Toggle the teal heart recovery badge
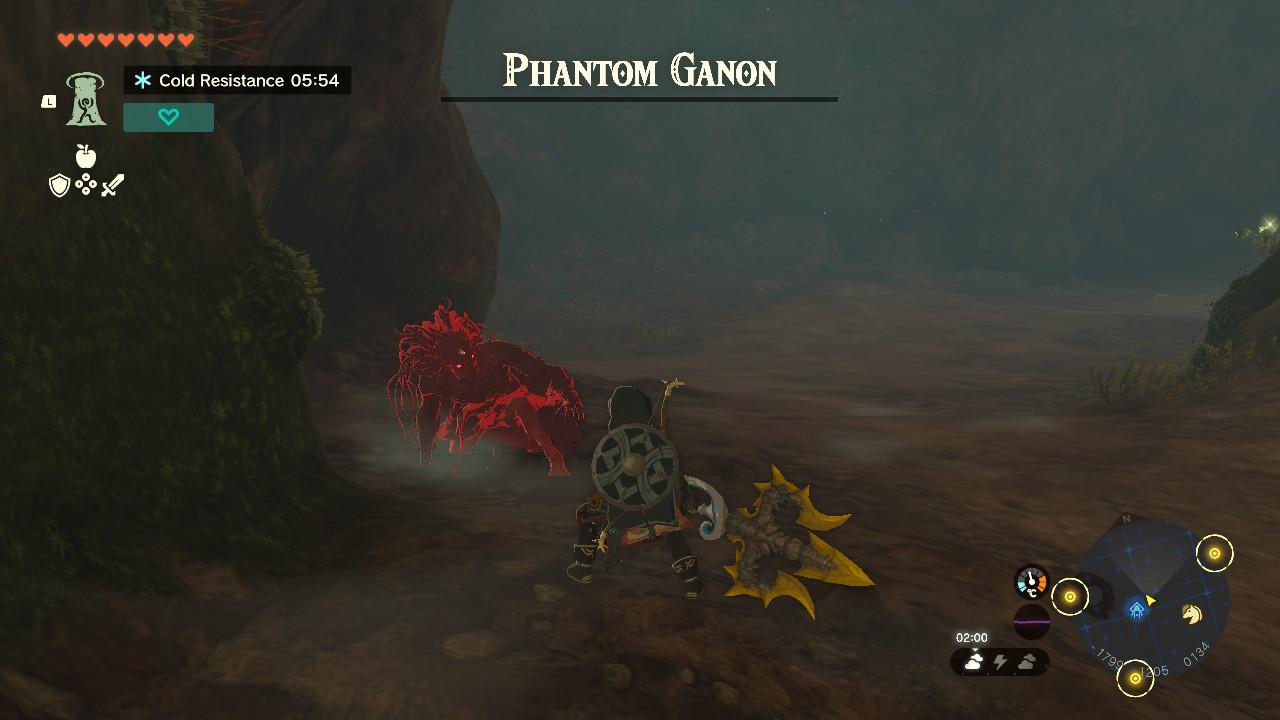Image resolution: width=1280 pixels, height=720 pixels. tap(168, 117)
